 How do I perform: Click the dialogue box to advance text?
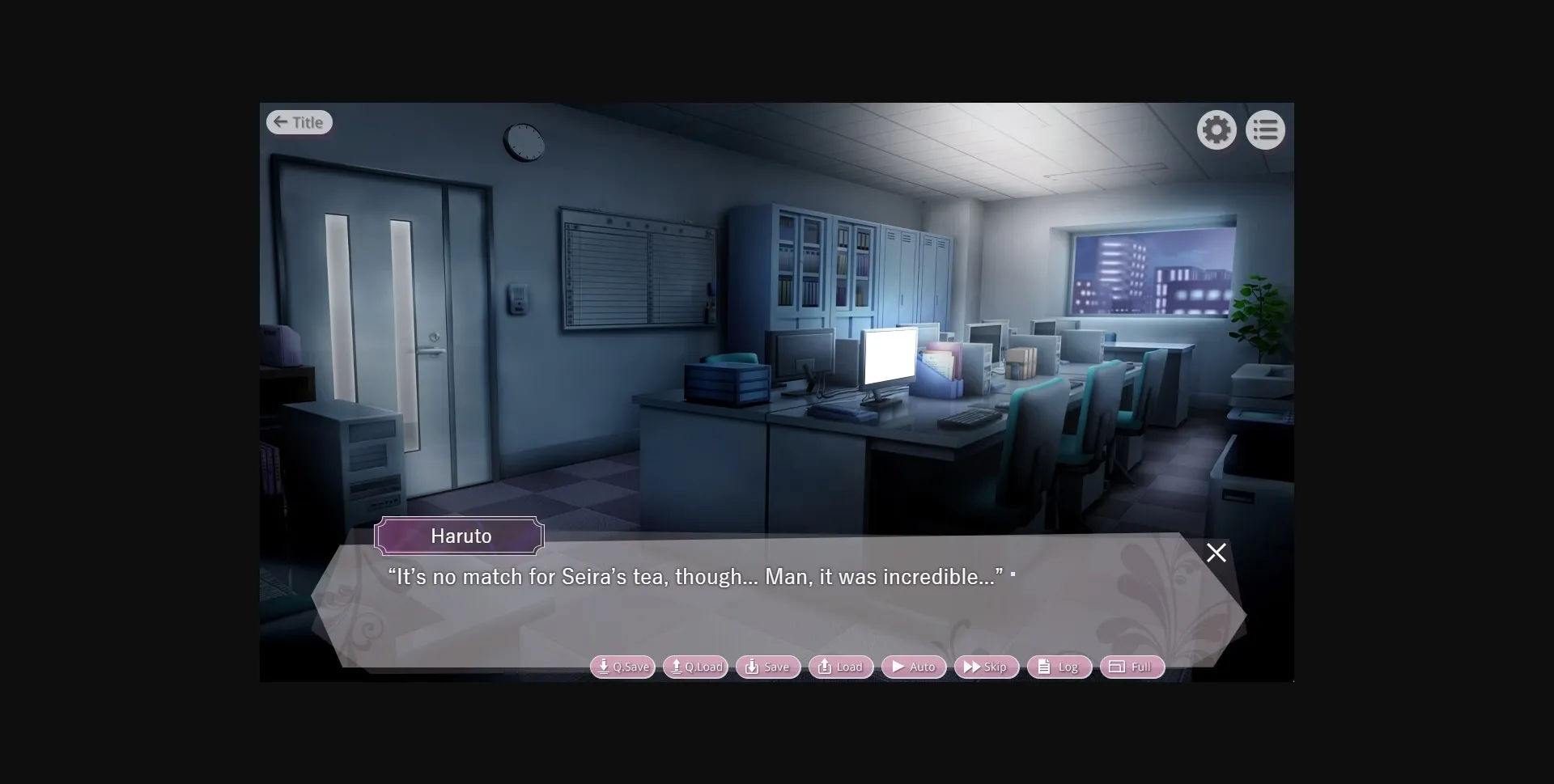pyautogui.click(x=769, y=607)
